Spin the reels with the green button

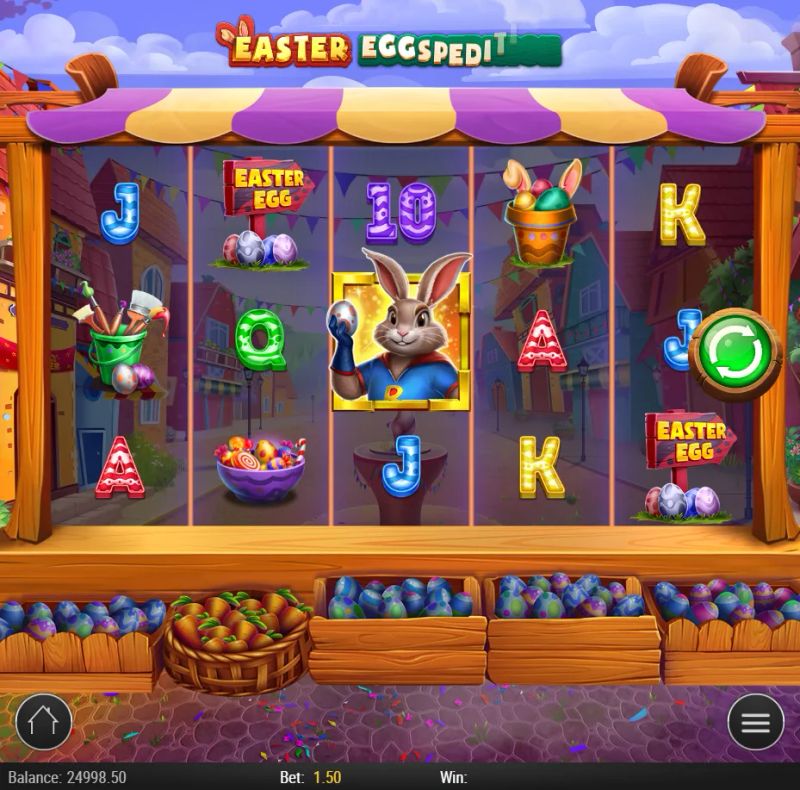pyautogui.click(x=736, y=353)
